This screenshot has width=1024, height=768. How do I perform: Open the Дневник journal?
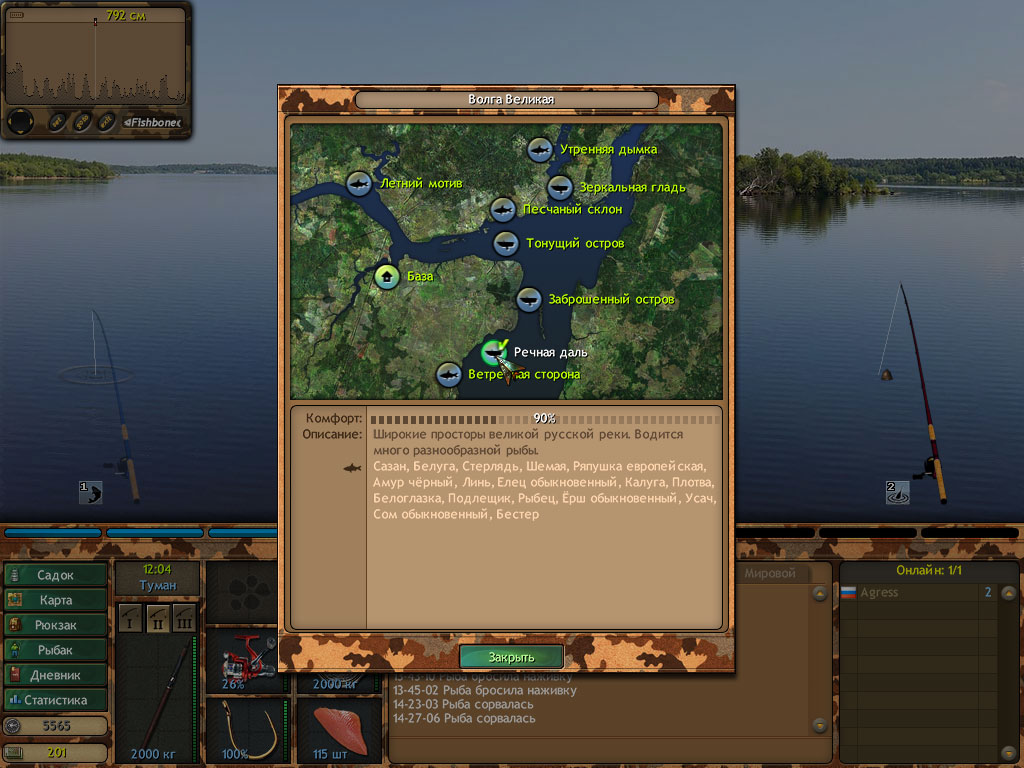click(56, 675)
